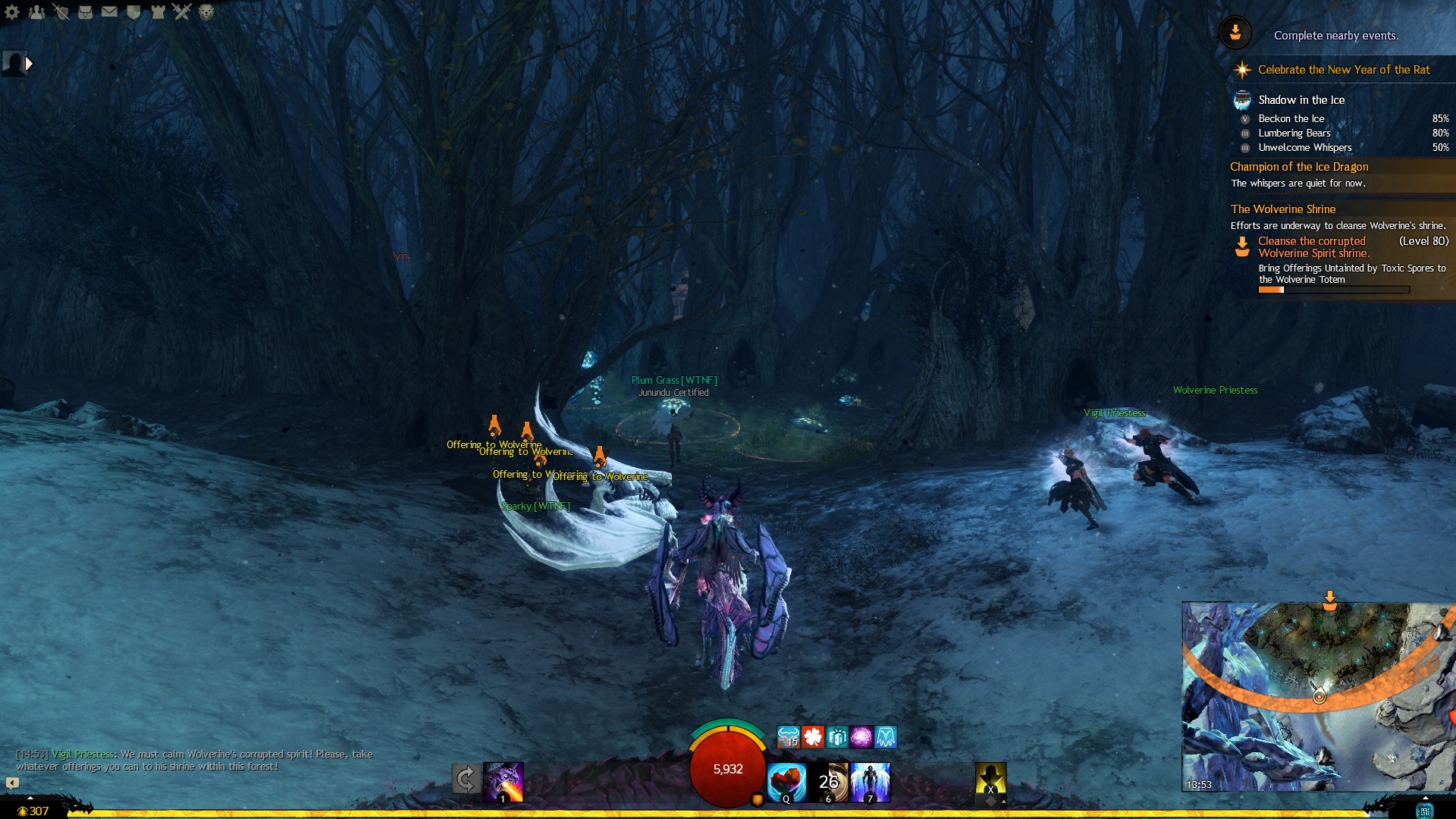
Task: Expand the party portrait arrow
Action: 29,64
